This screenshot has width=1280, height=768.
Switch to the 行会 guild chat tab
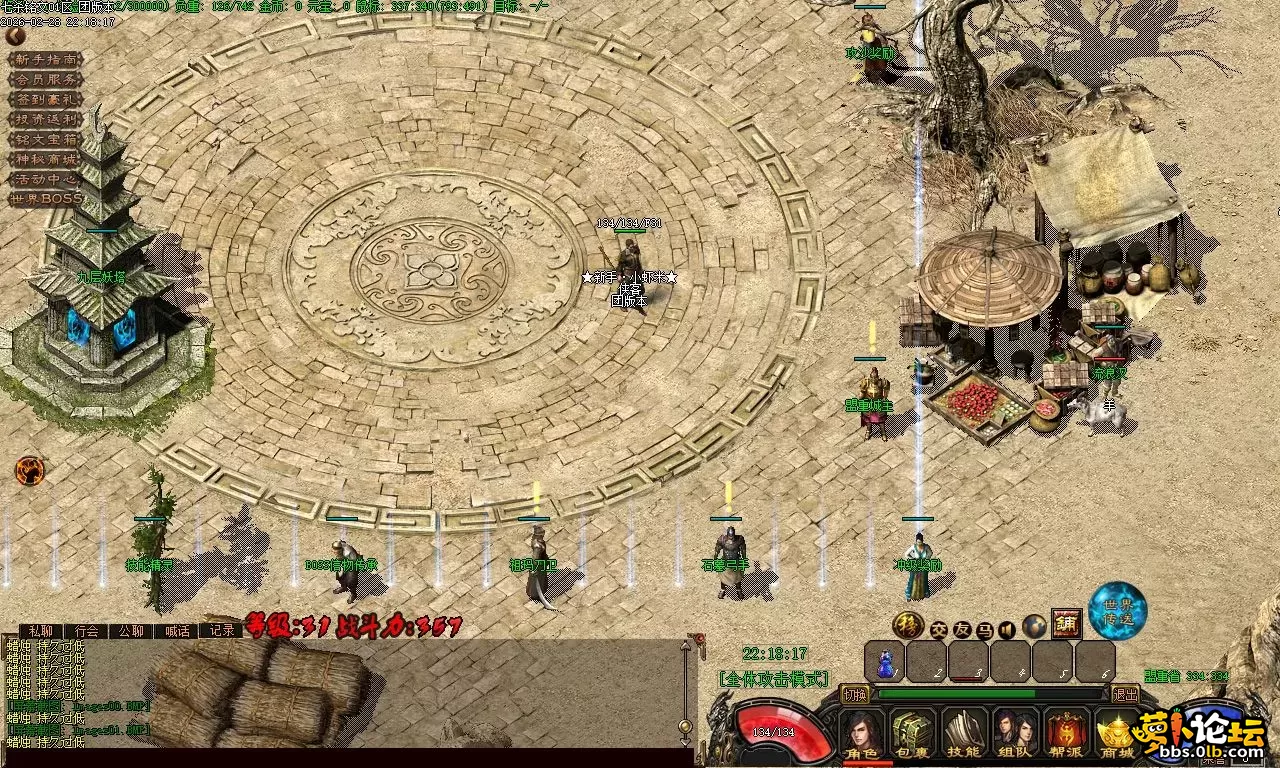tap(88, 631)
